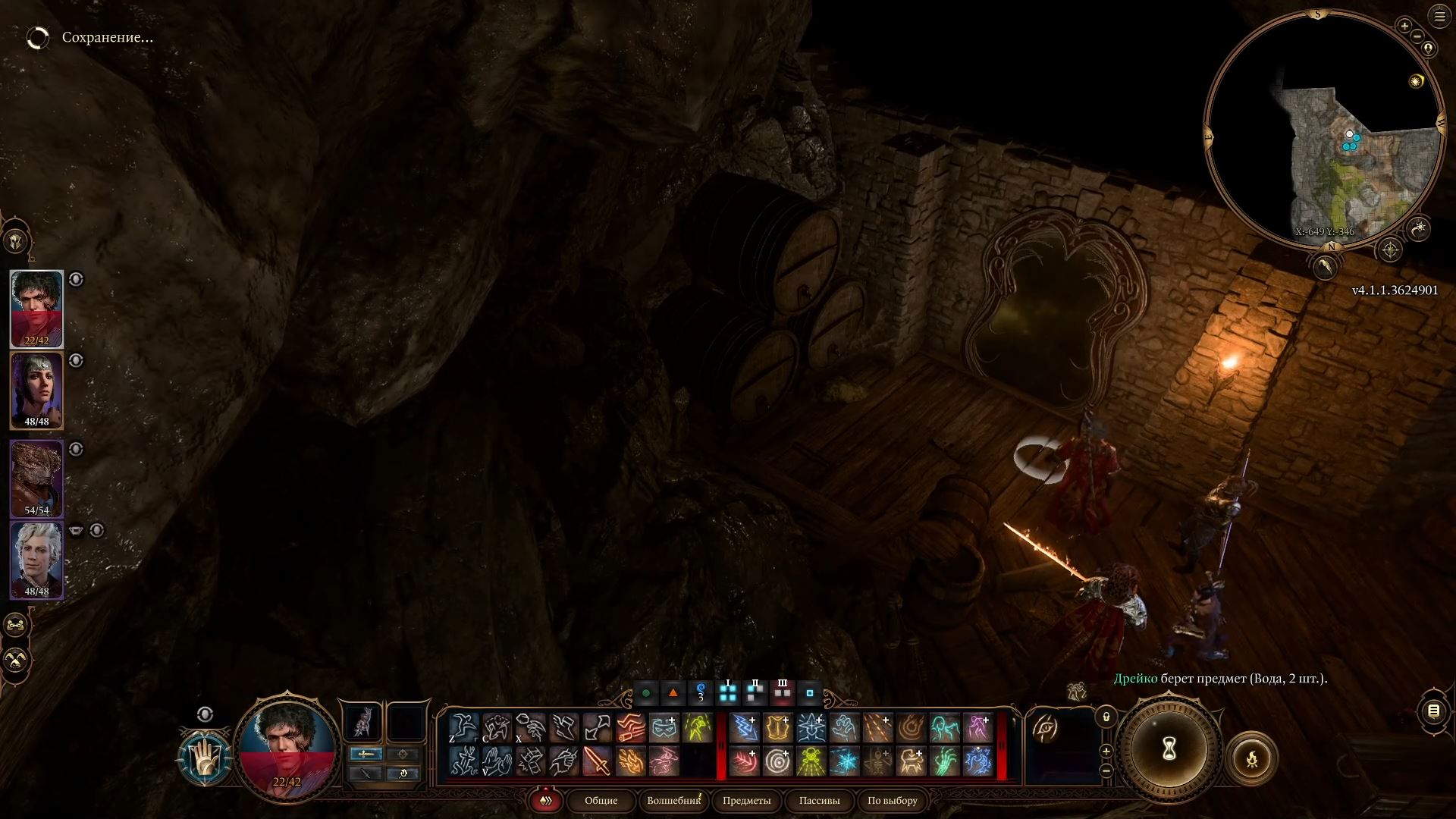Toggle the melee weapon set button

(x=366, y=754)
